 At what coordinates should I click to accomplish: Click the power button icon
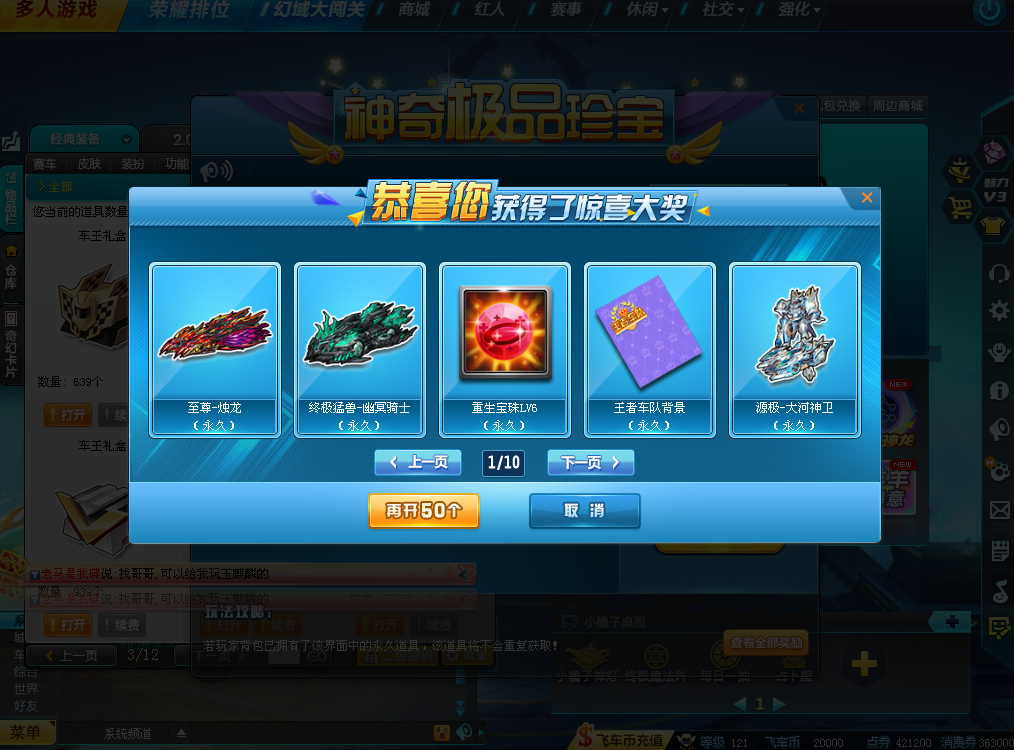989,12
